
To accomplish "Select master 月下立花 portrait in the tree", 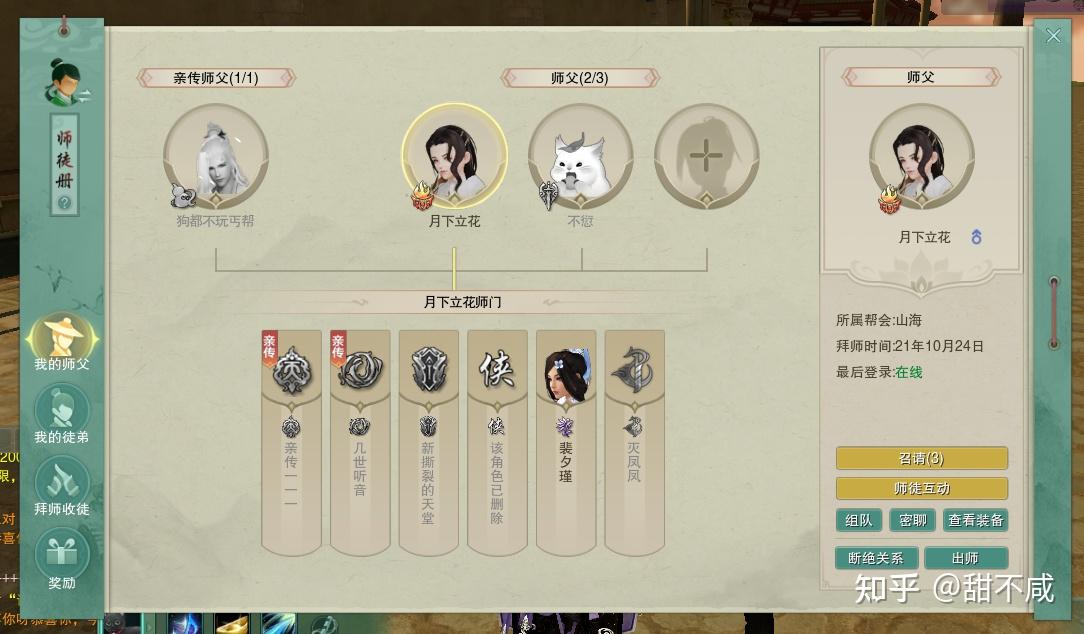I will (454, 157).
